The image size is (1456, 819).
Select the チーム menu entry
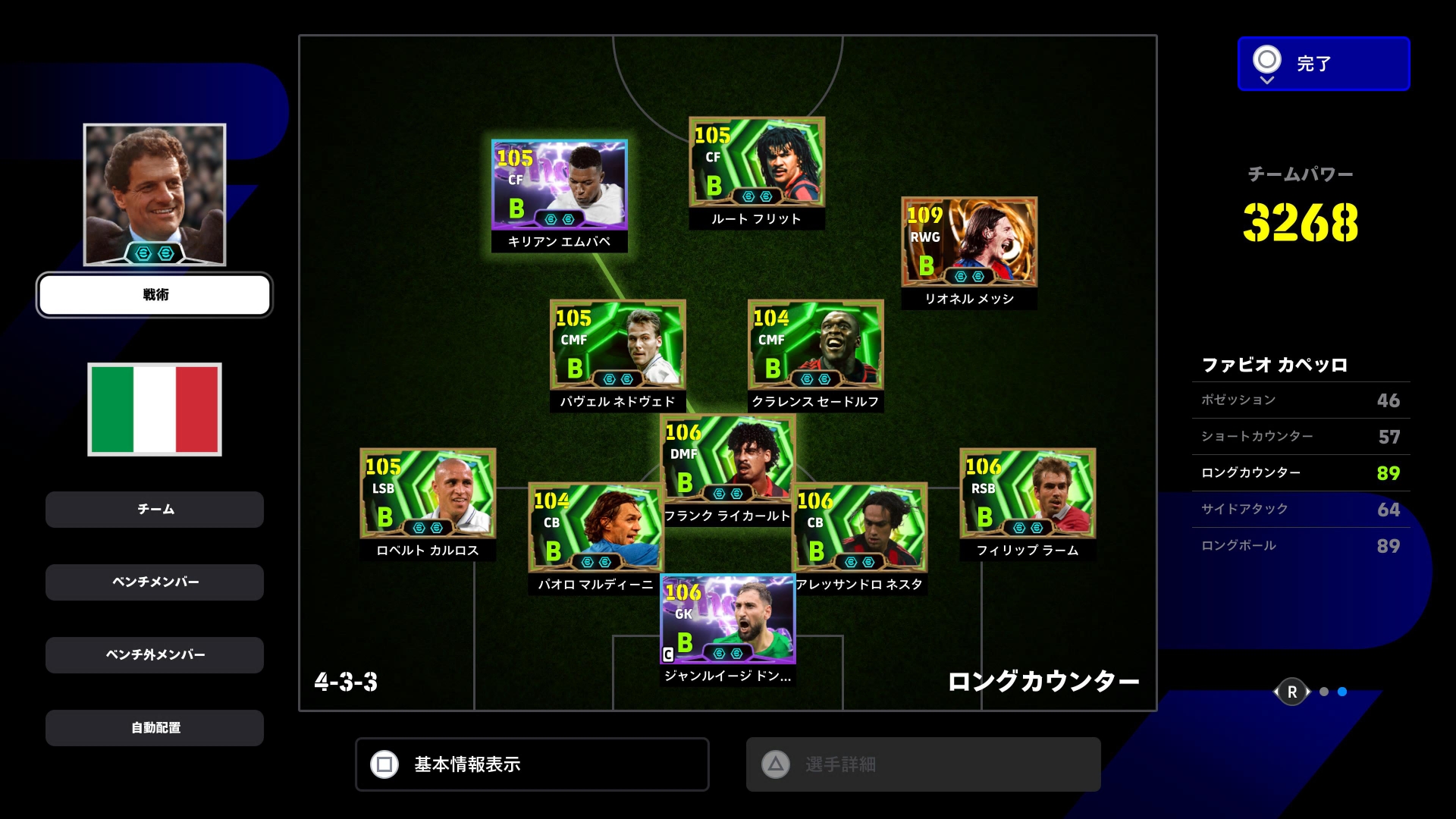point(155,510)
